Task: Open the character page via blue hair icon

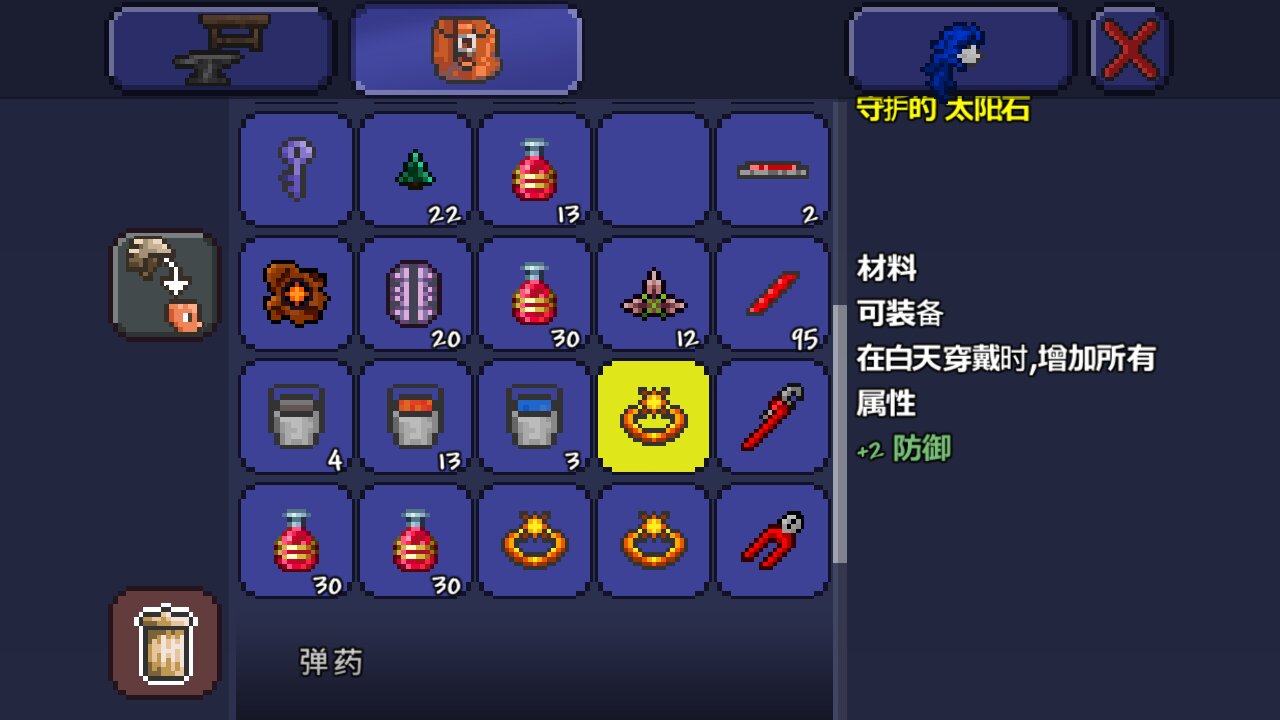Action: [x=959, y=47]
